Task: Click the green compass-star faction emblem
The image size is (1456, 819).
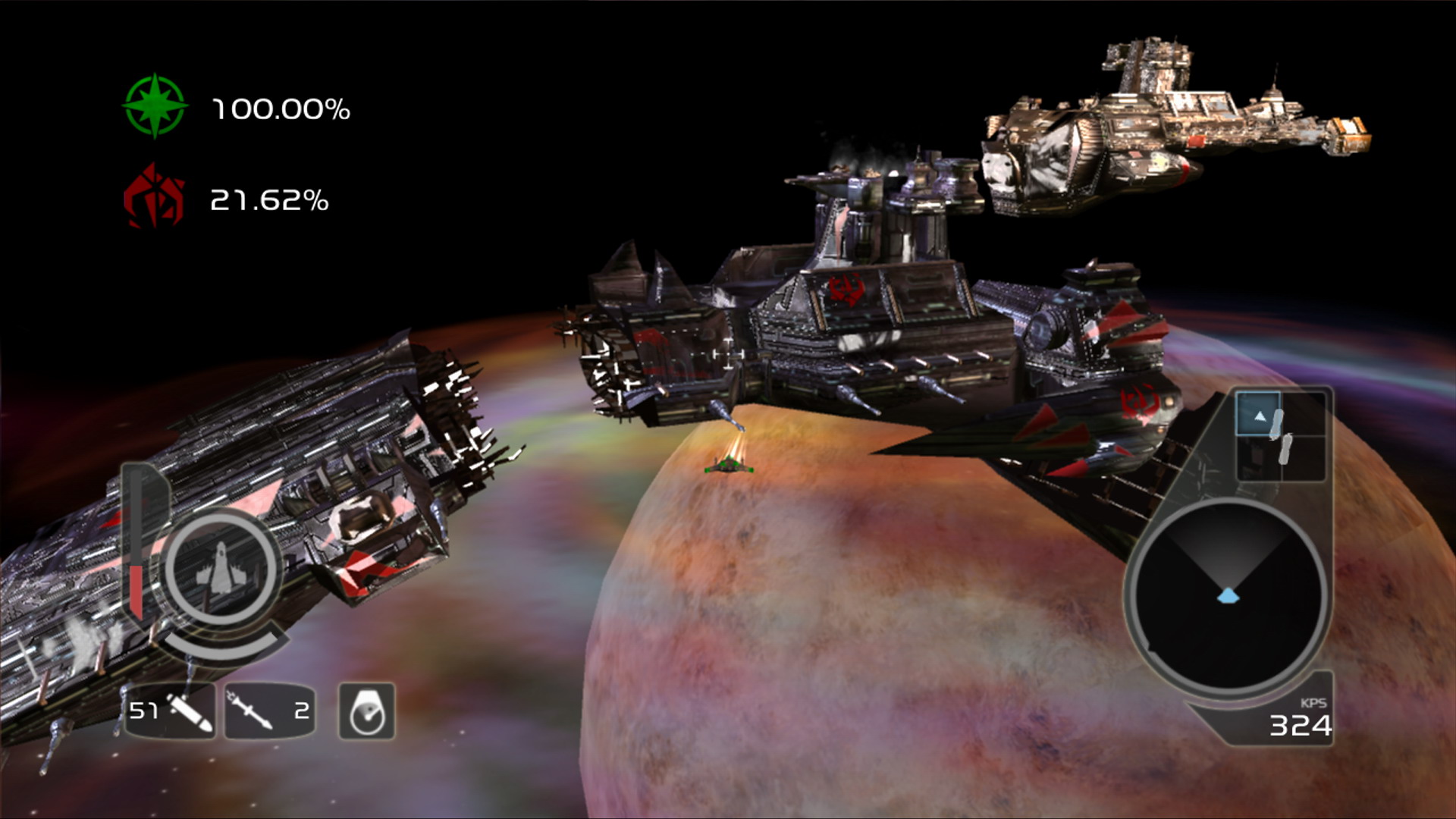Action: click(155, 106)
